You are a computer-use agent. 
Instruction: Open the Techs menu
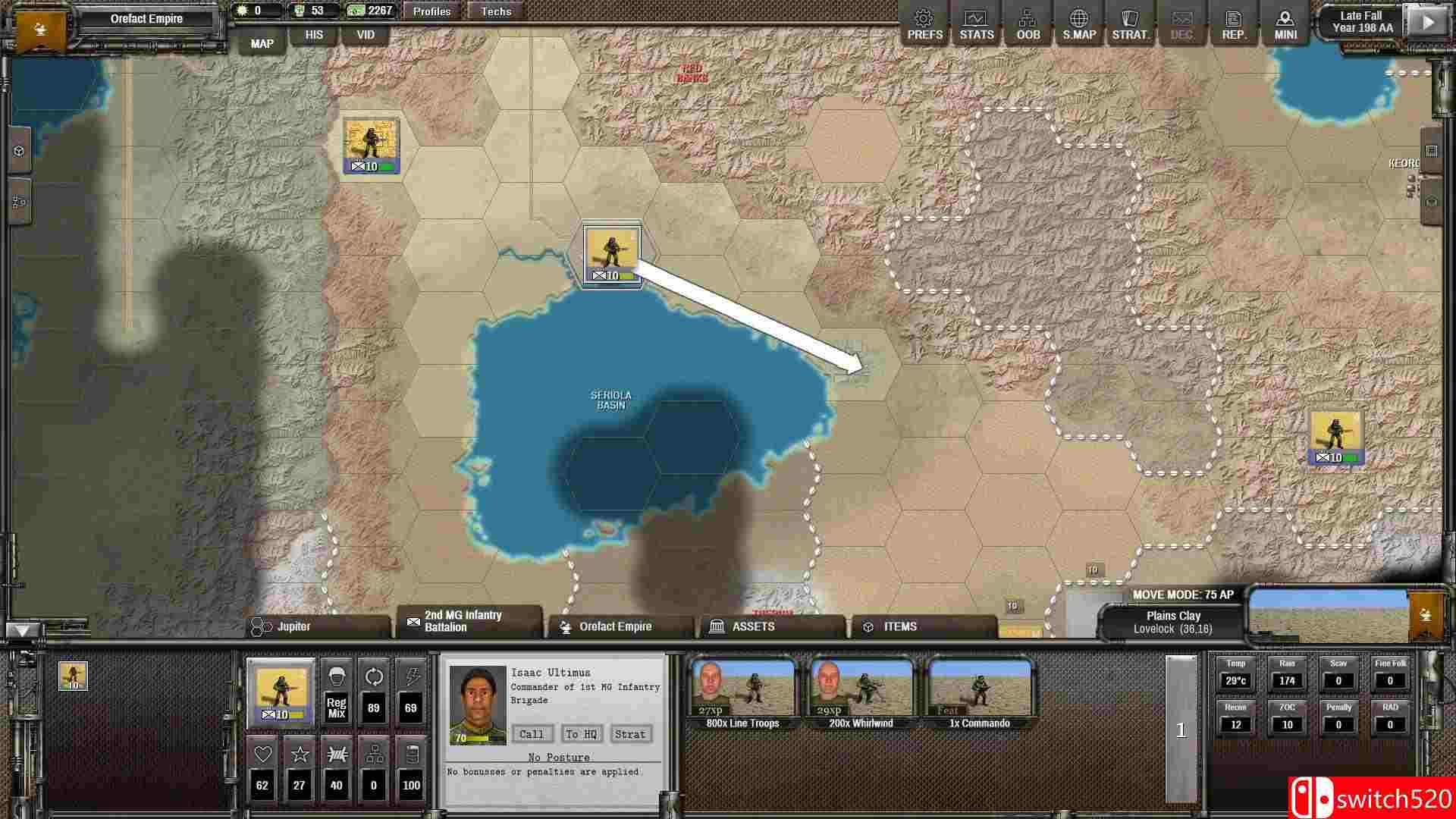(495, 11)
